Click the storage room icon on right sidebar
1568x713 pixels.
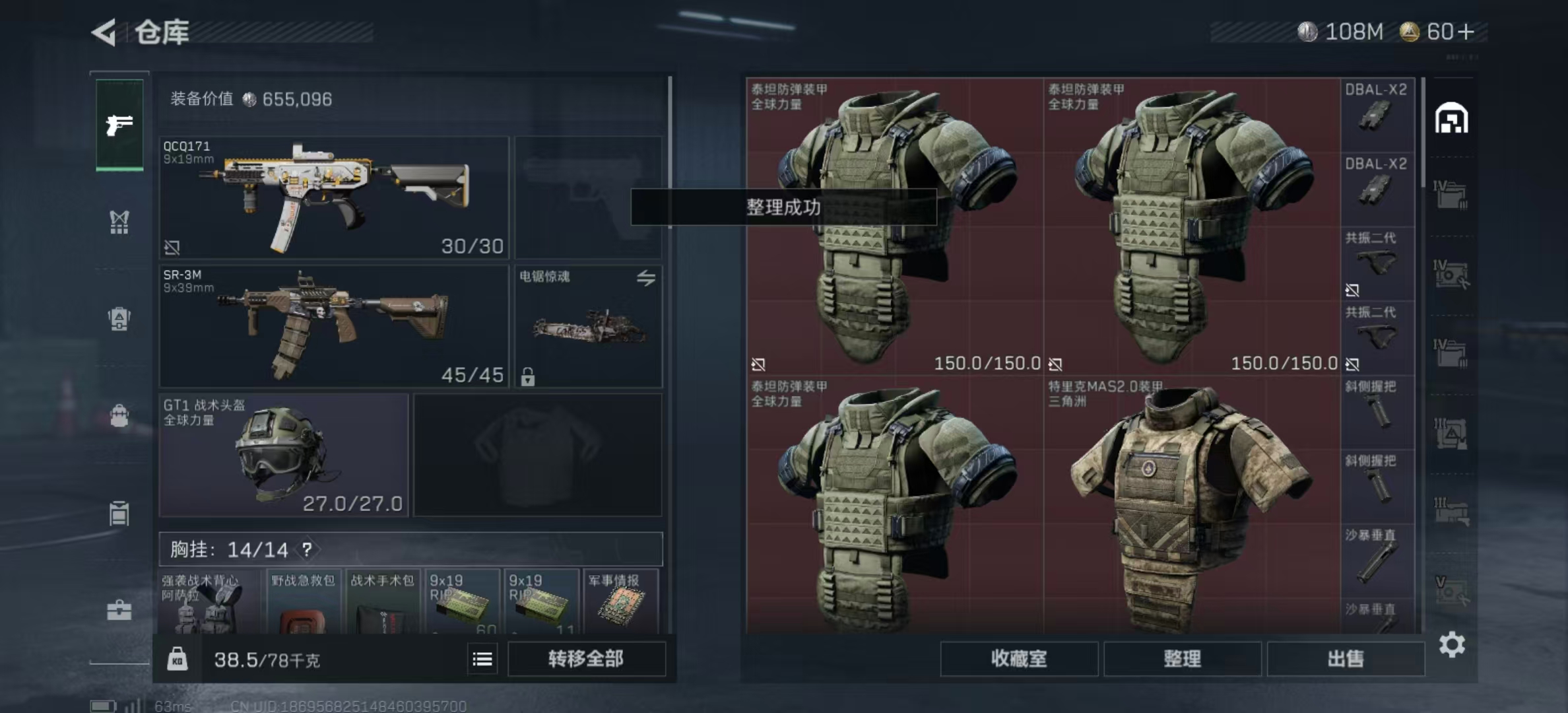1452,119
